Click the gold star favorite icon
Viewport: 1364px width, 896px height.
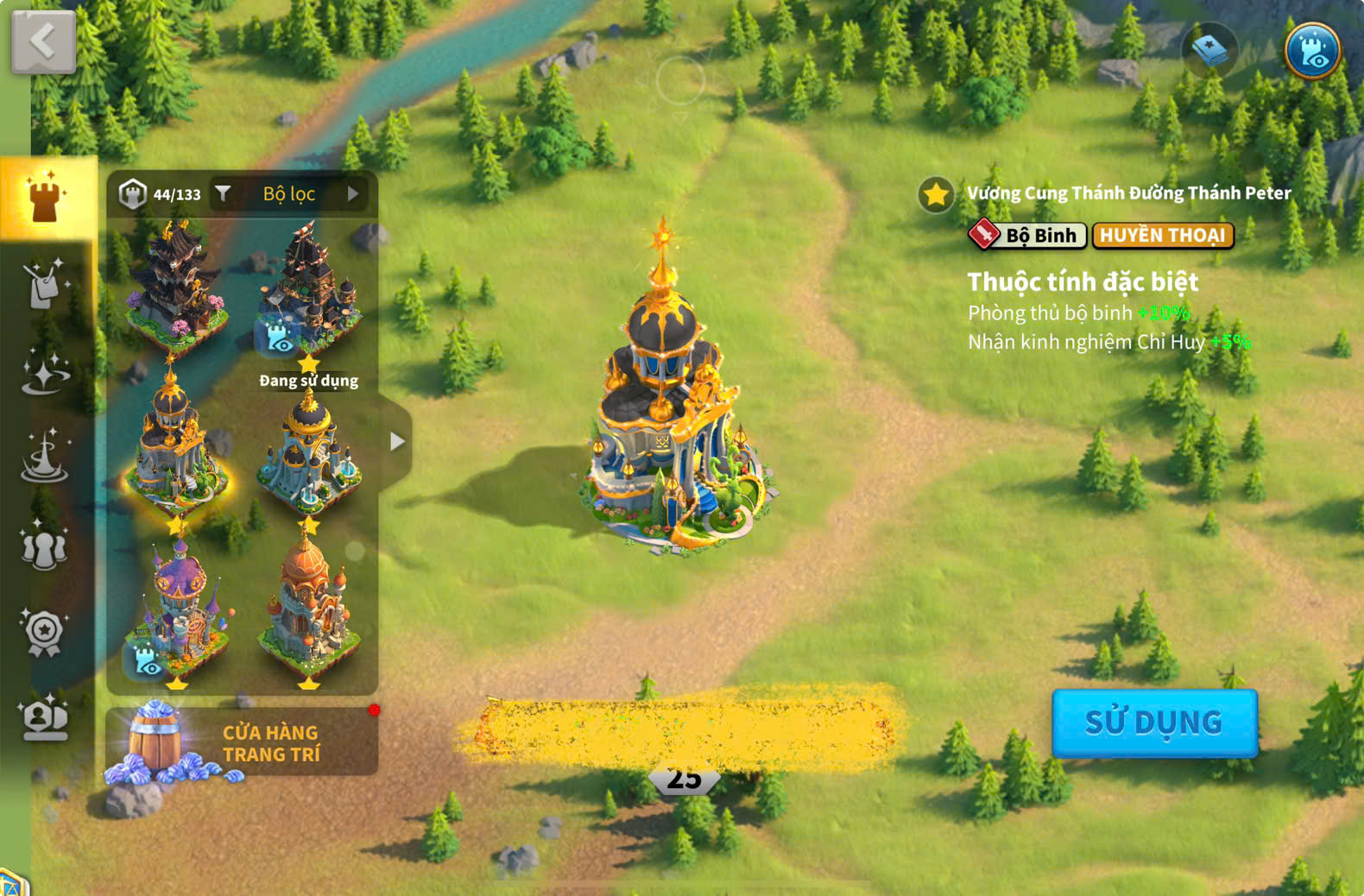click(936, 195)
